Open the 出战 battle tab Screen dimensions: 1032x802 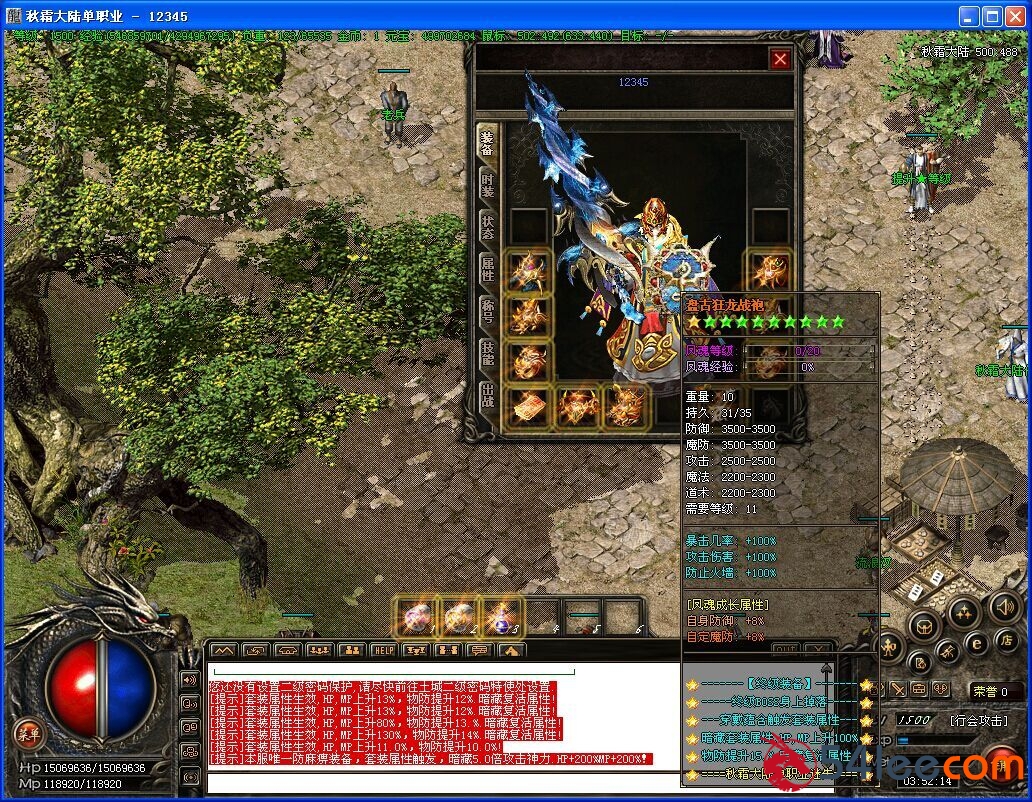click(487, 394)
